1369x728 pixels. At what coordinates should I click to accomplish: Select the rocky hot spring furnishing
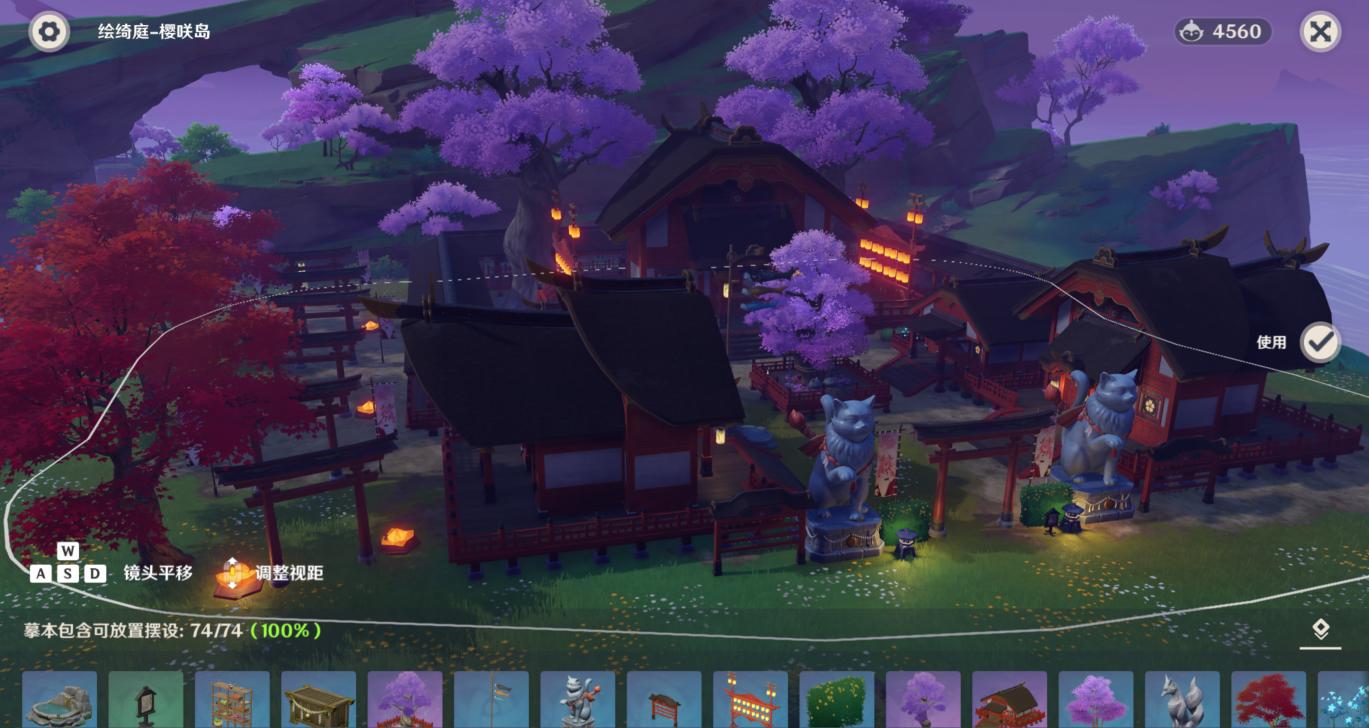click(60, 700)
